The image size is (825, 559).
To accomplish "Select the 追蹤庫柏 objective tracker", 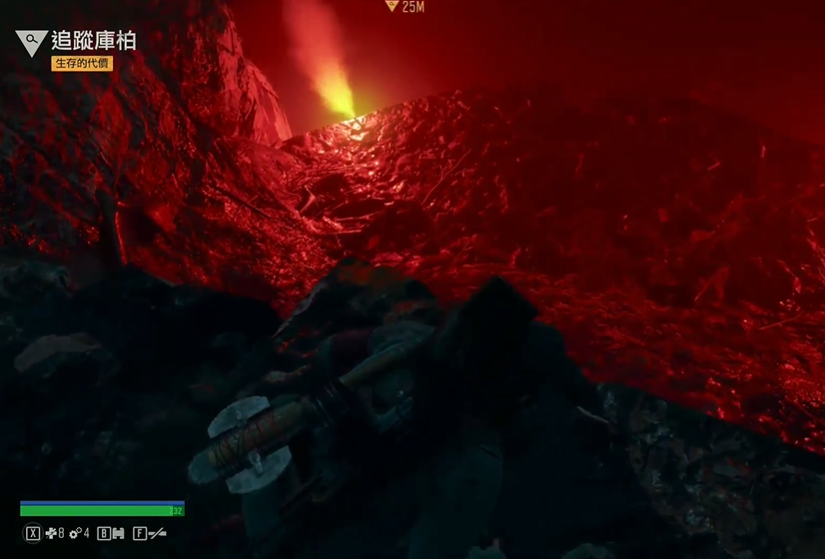I will pyautogui.click(x=92, y=41).
